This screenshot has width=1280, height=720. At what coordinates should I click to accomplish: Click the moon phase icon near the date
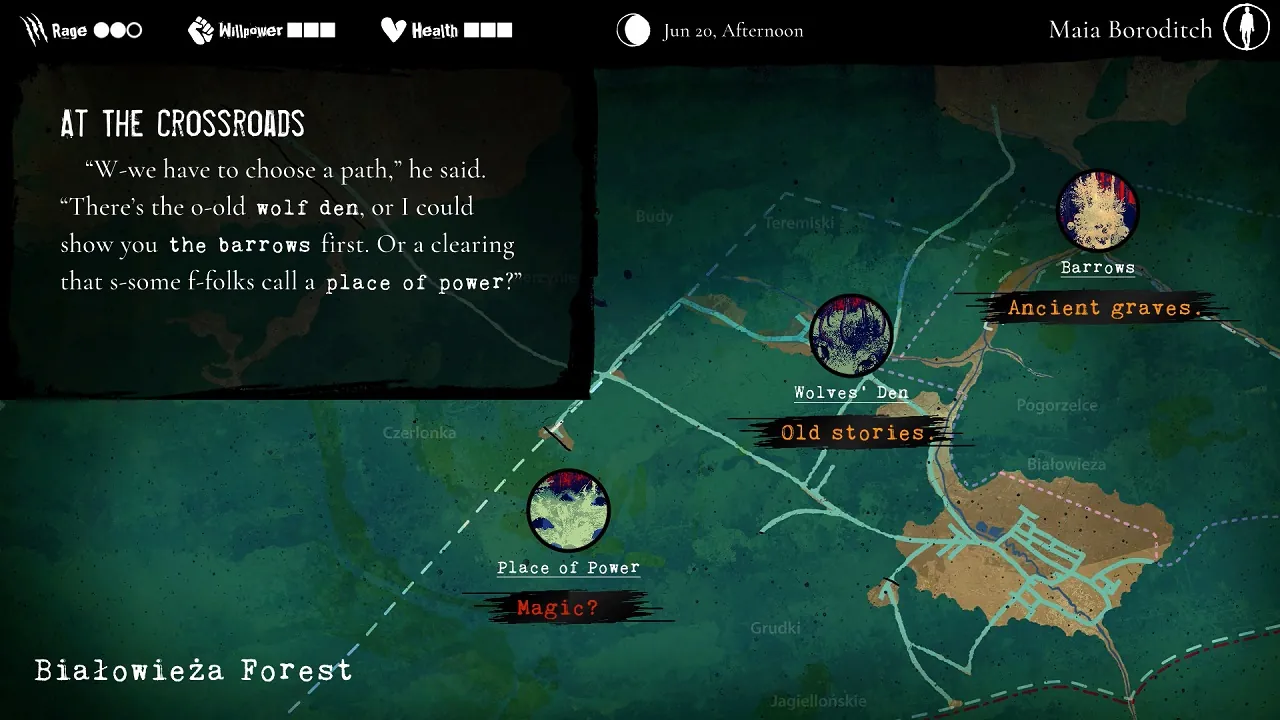[x=633, y=31]
